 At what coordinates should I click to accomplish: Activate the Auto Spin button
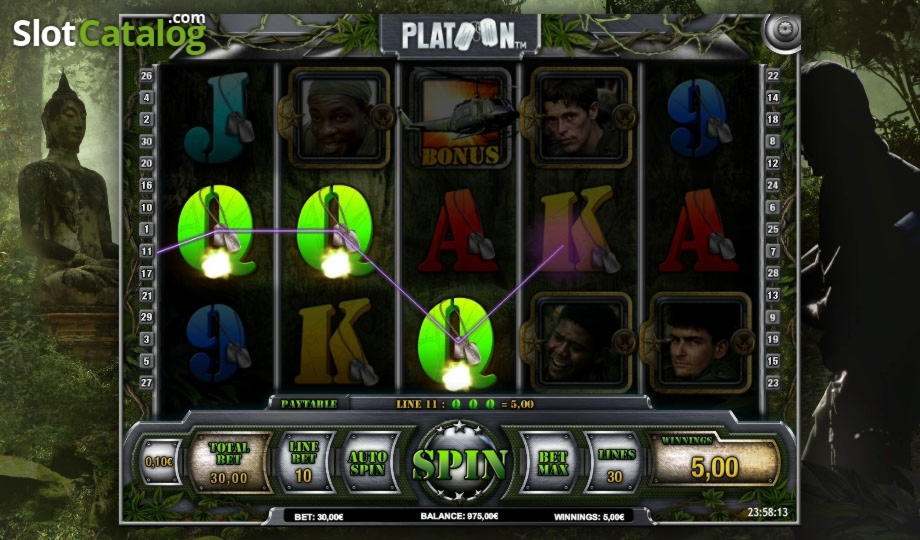click(368, 462)
